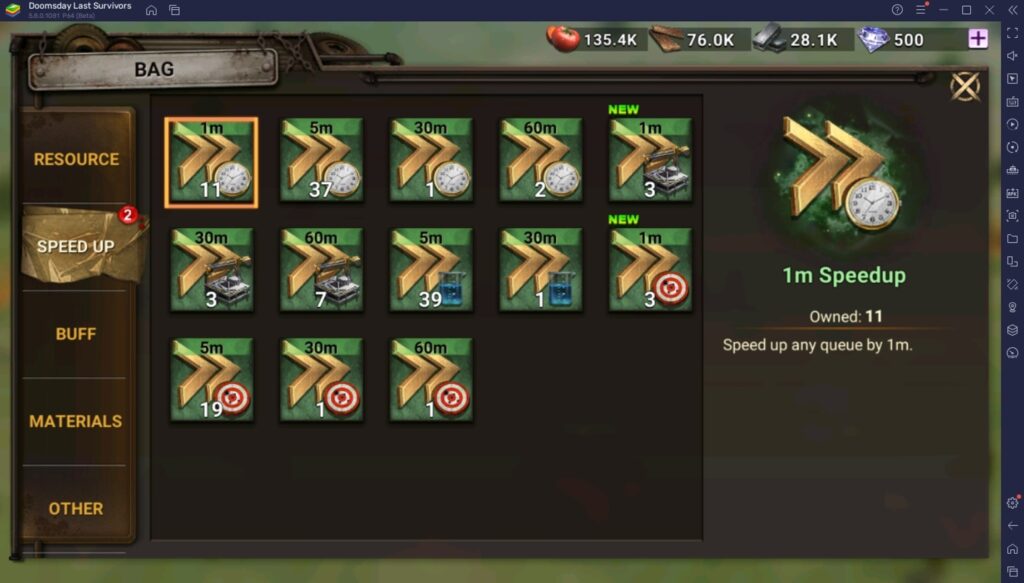
Task: Choose the 30m general clock speedup
Action: (431, 161)
